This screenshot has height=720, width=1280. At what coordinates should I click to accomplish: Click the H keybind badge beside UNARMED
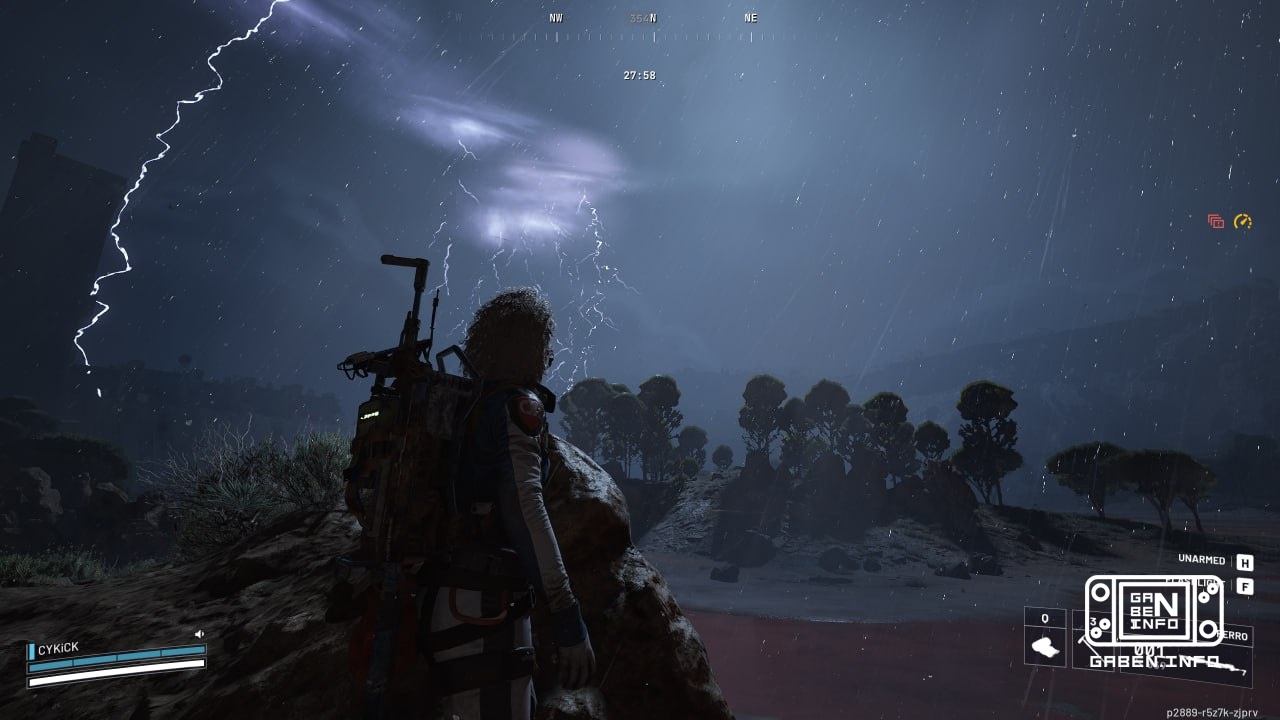coord(1246,562)
